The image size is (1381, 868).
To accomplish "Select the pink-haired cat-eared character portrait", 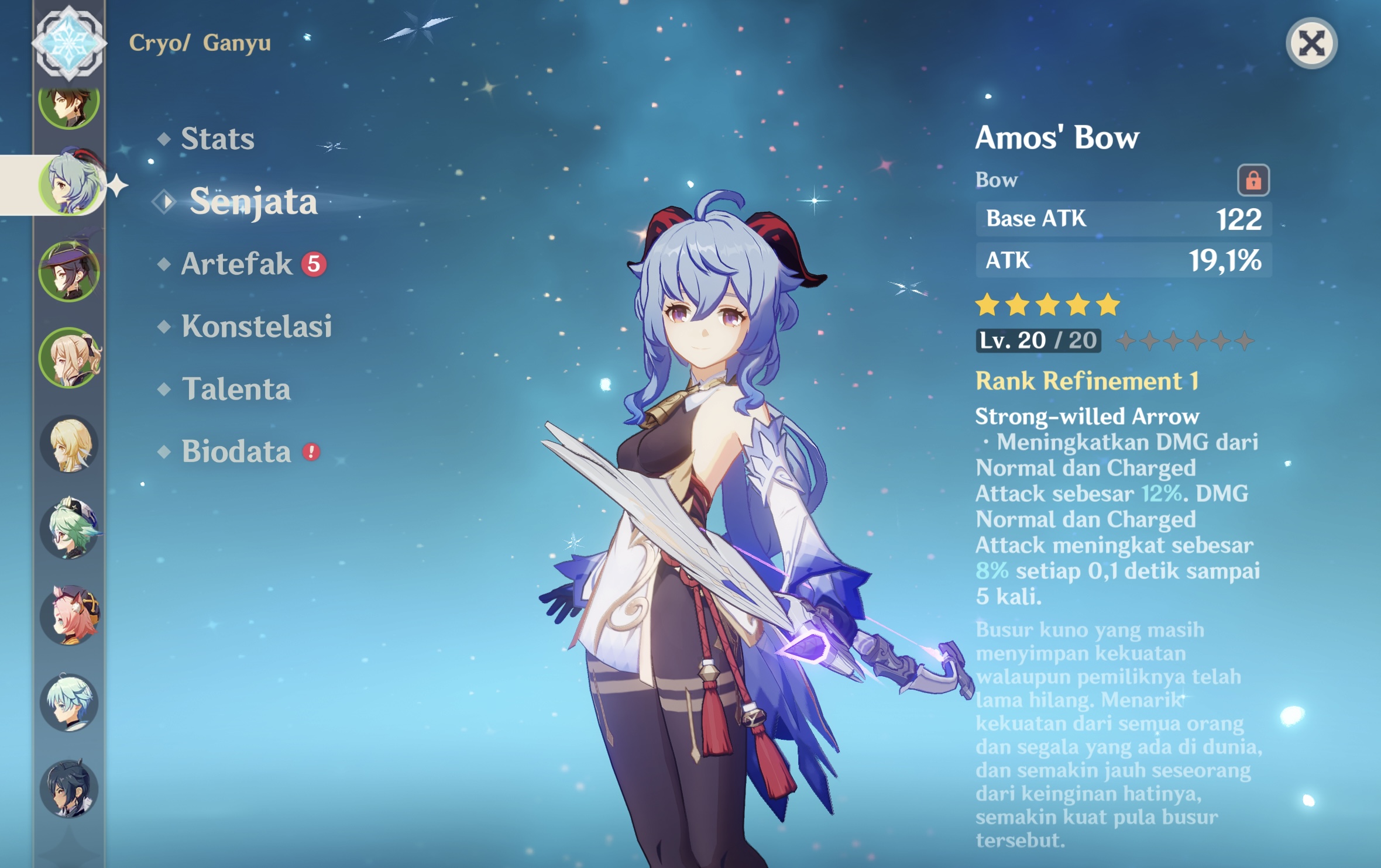I will coord(69,615).
